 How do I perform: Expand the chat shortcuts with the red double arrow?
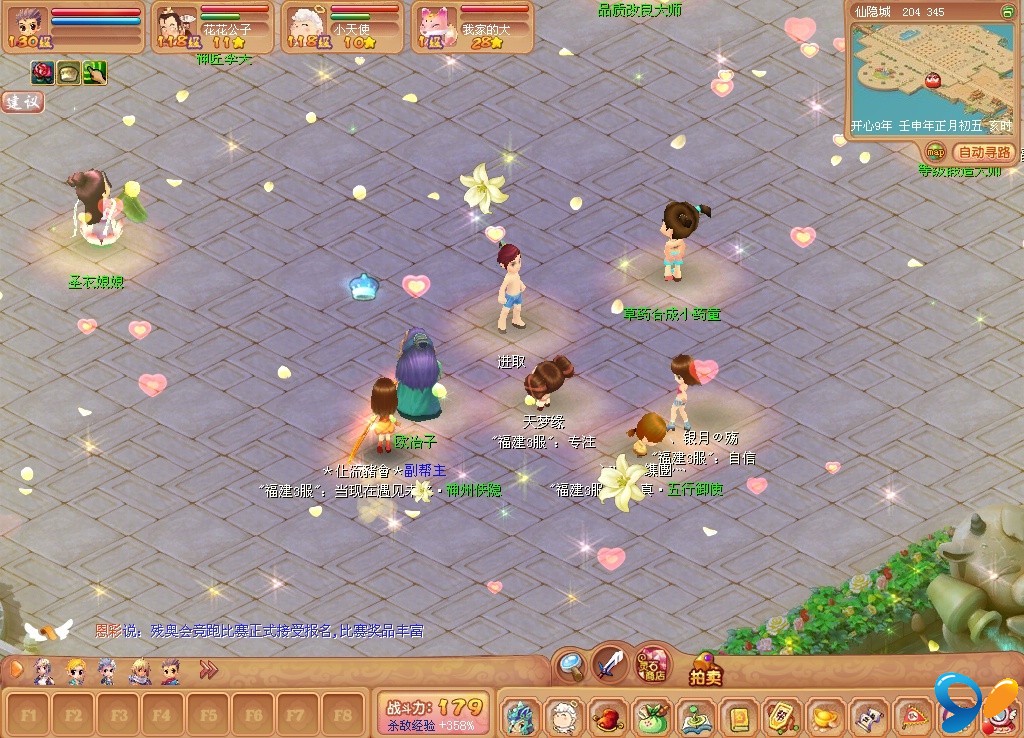[208, 670]
